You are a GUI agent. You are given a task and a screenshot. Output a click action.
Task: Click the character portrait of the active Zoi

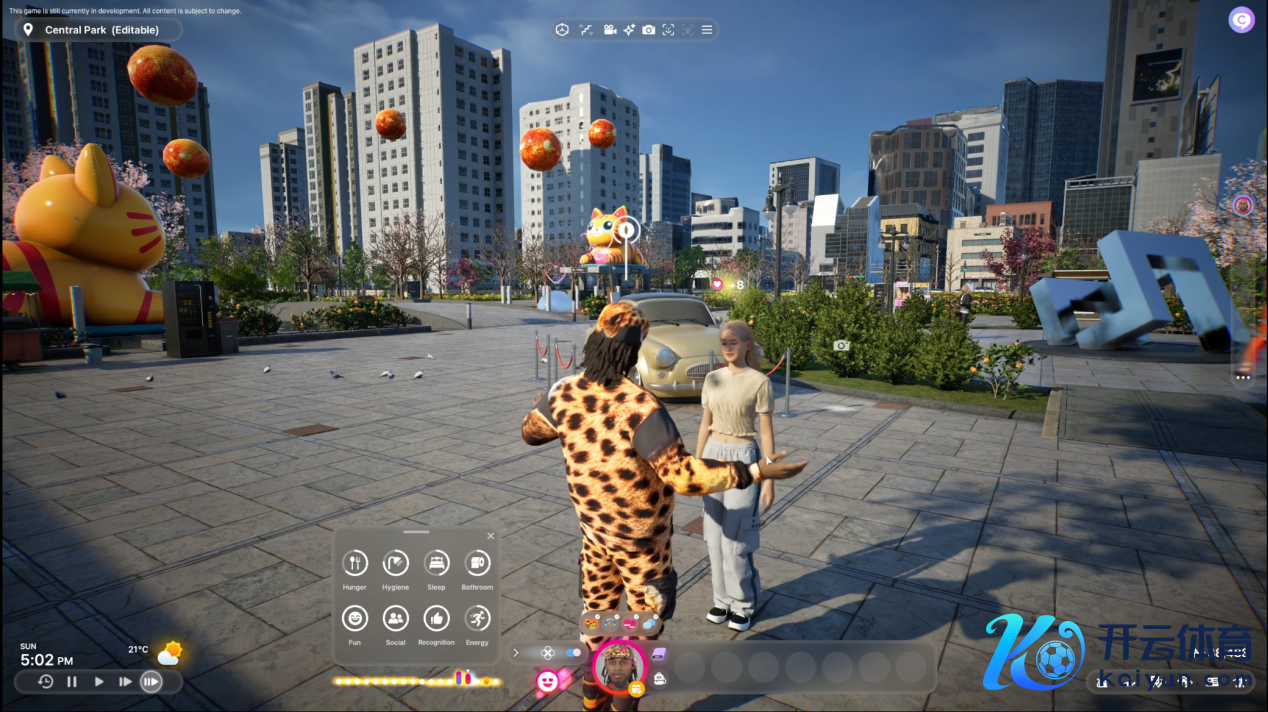pyautogui.click(x=619, y=664)
